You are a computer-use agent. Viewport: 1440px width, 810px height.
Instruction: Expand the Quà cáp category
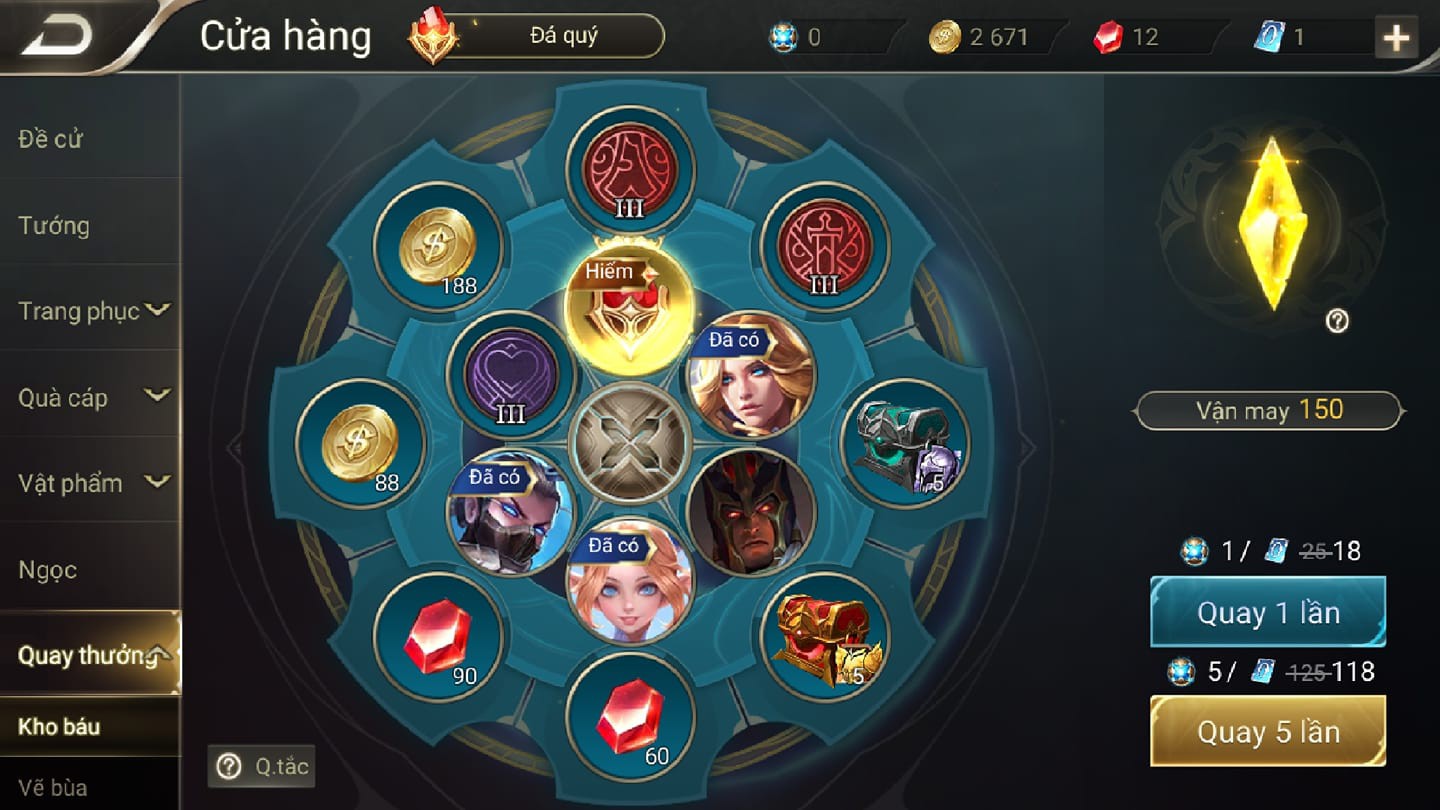point(92,397)
